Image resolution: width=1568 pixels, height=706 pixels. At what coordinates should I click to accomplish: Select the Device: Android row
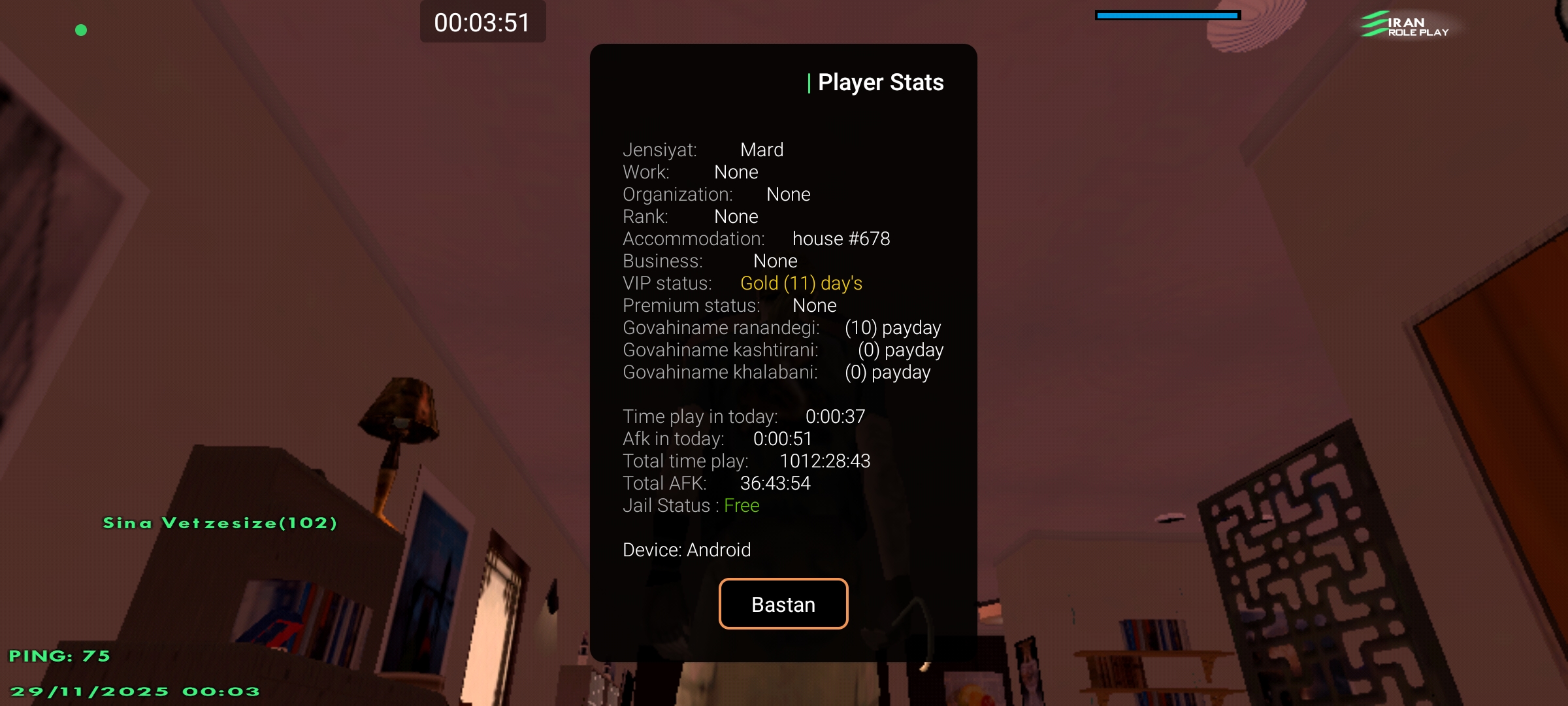click(687, 549)
